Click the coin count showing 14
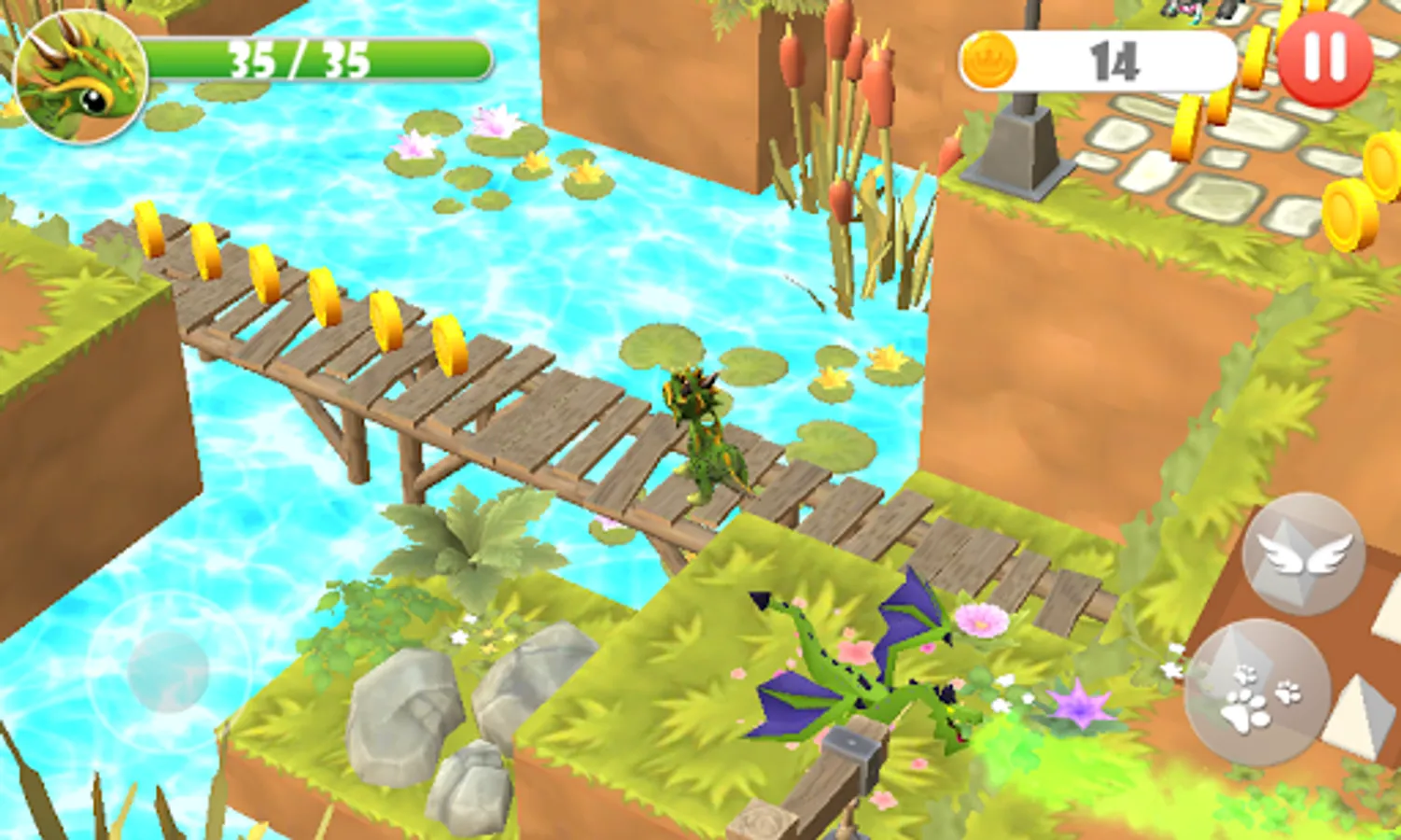Screen dimensions: 1401x840 [1114, 61]
